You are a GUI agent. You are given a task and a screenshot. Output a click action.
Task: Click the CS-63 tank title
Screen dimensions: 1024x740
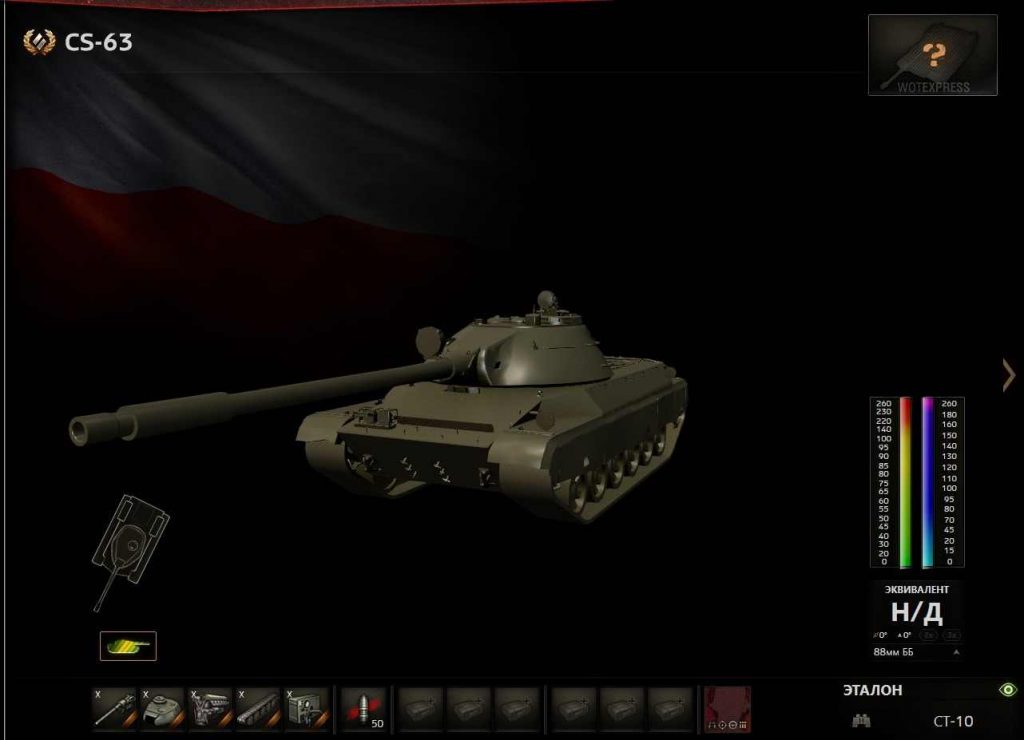[x=98, y=42]
